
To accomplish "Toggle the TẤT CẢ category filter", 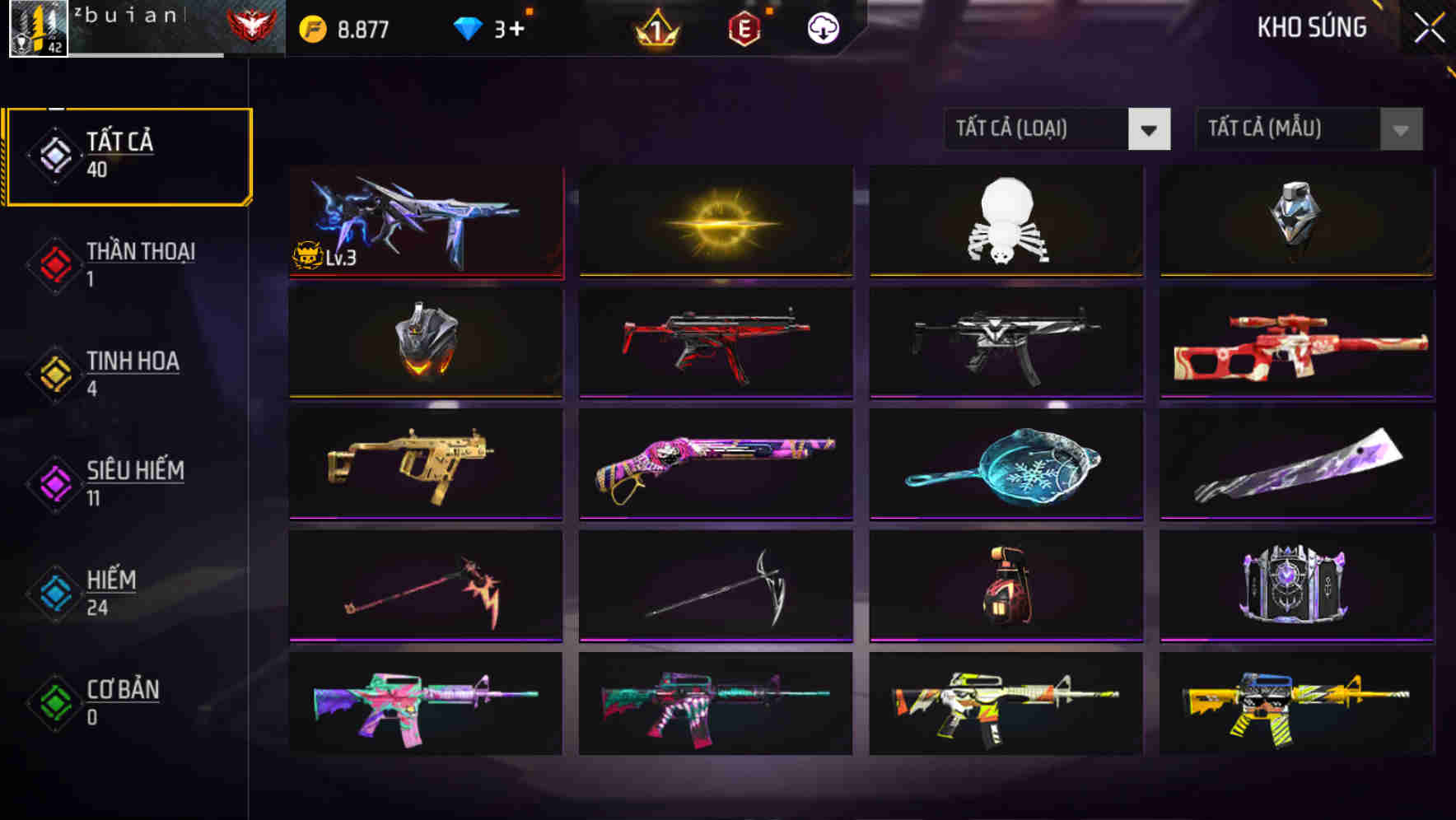I will coord(128,153).
